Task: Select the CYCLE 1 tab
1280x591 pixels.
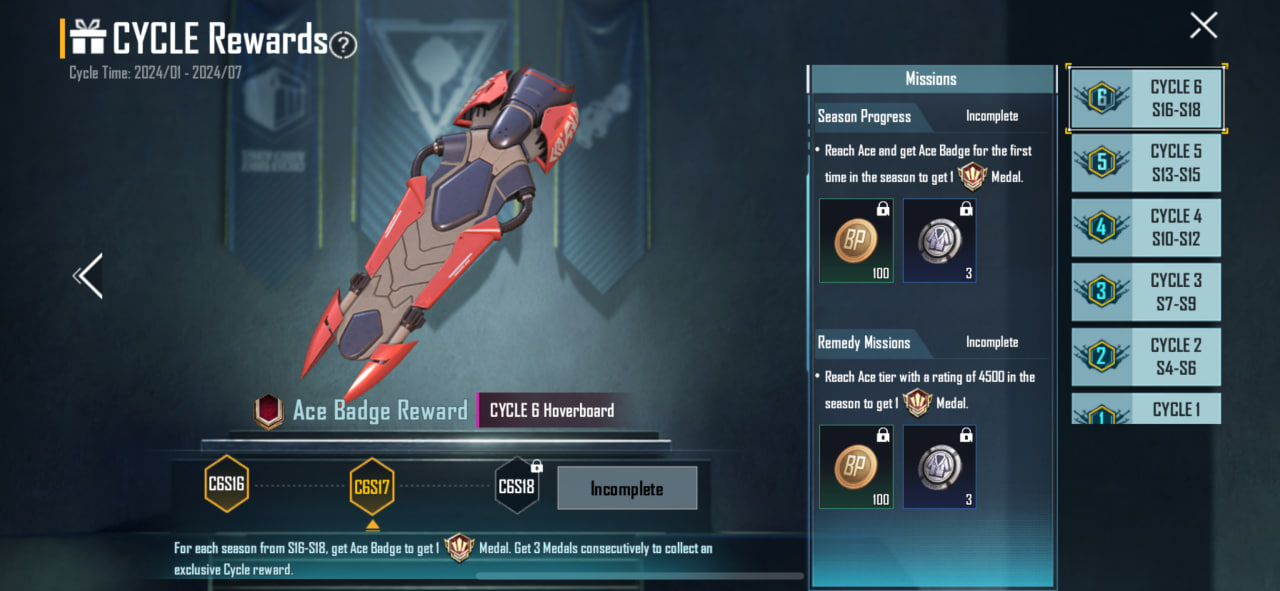Action: (1146, 409)
